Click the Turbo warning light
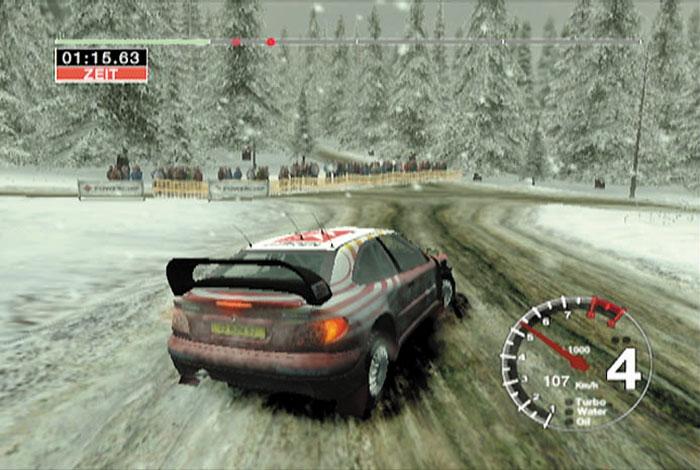The image size is (700, 470). tap(570, 402)
